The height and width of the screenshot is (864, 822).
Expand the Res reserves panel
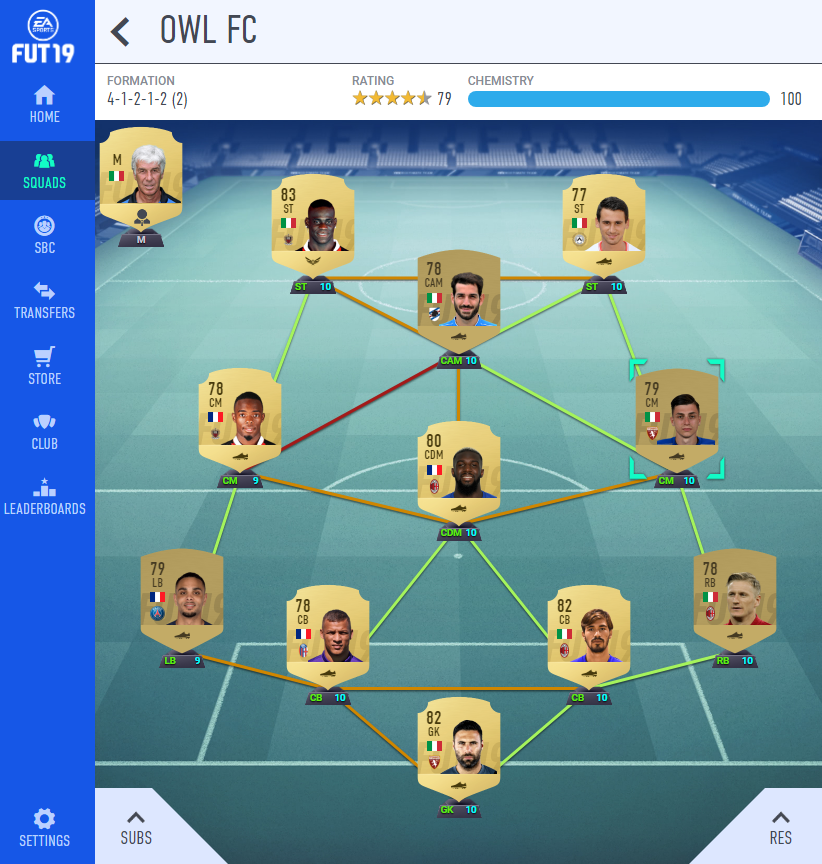point(780,826)
